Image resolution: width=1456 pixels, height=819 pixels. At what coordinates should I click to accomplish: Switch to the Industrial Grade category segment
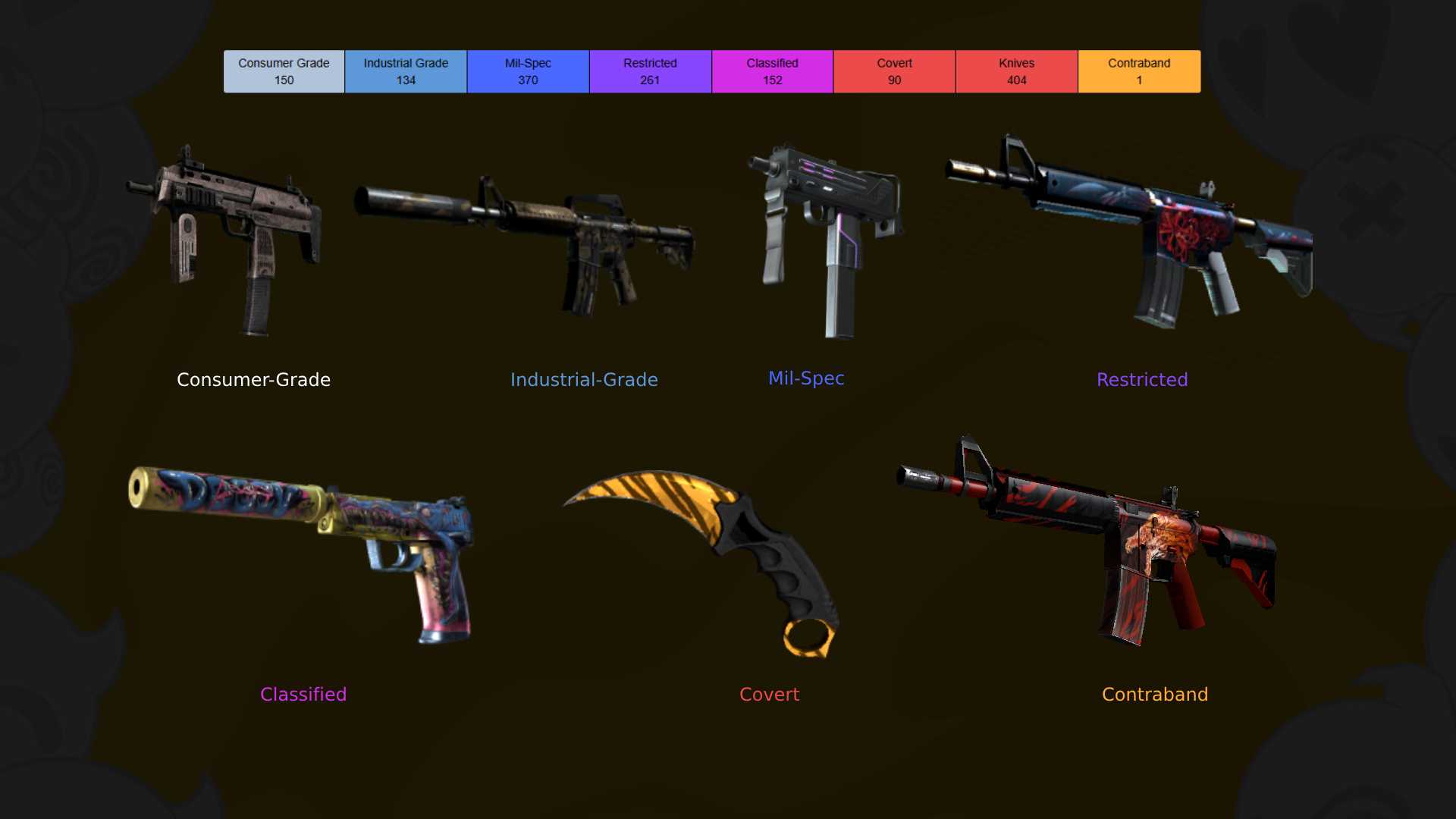(406, 71)
